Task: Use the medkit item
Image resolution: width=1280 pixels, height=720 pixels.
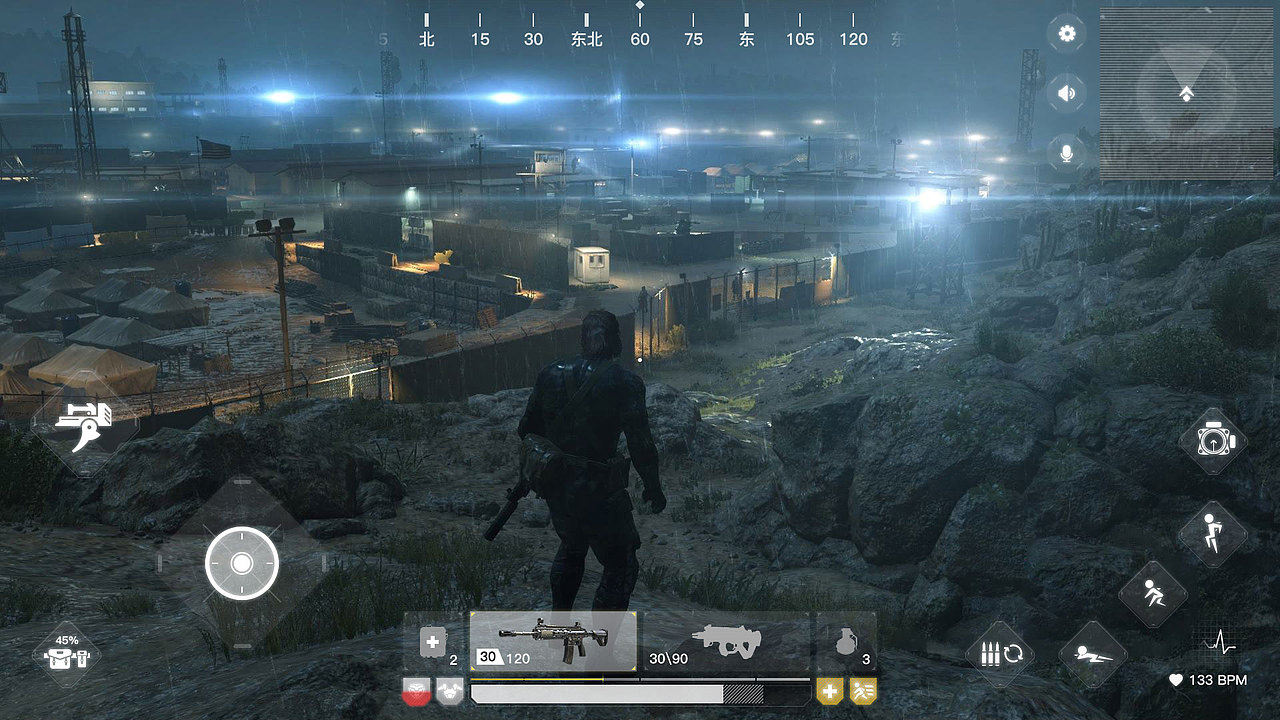Action: click(x=434, y=642)
